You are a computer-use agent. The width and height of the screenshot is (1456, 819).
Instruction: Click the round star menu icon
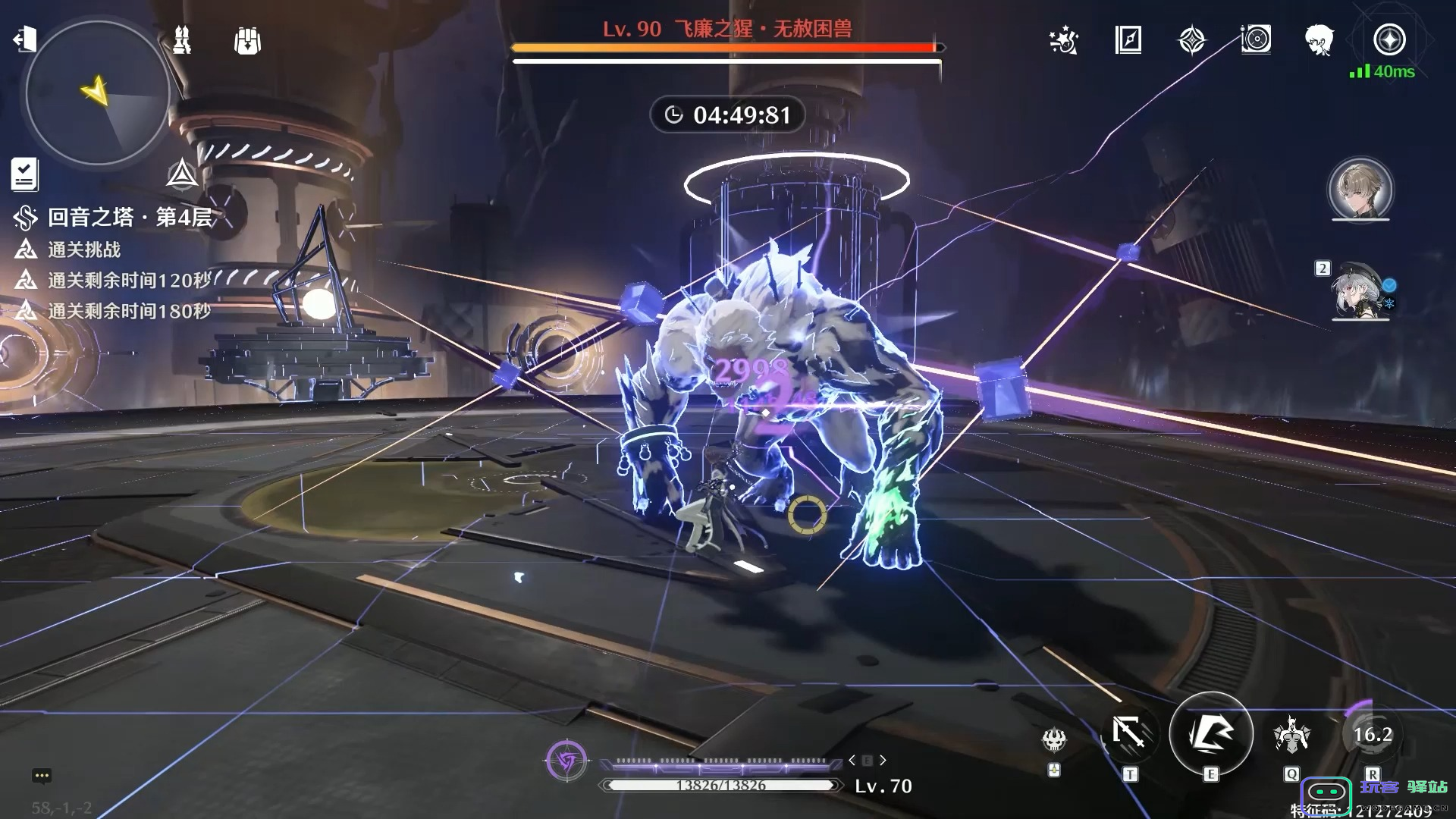[1389, 39]
